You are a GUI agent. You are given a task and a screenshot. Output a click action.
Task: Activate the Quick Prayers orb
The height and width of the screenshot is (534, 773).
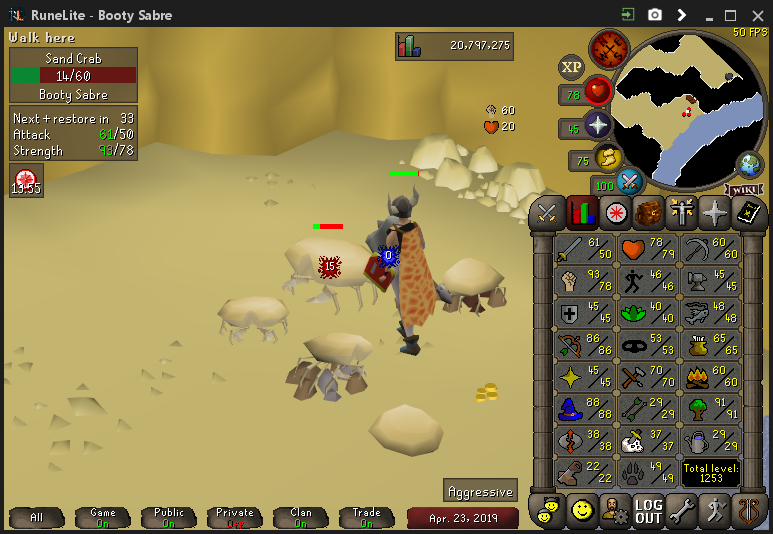tap(598, 126)
